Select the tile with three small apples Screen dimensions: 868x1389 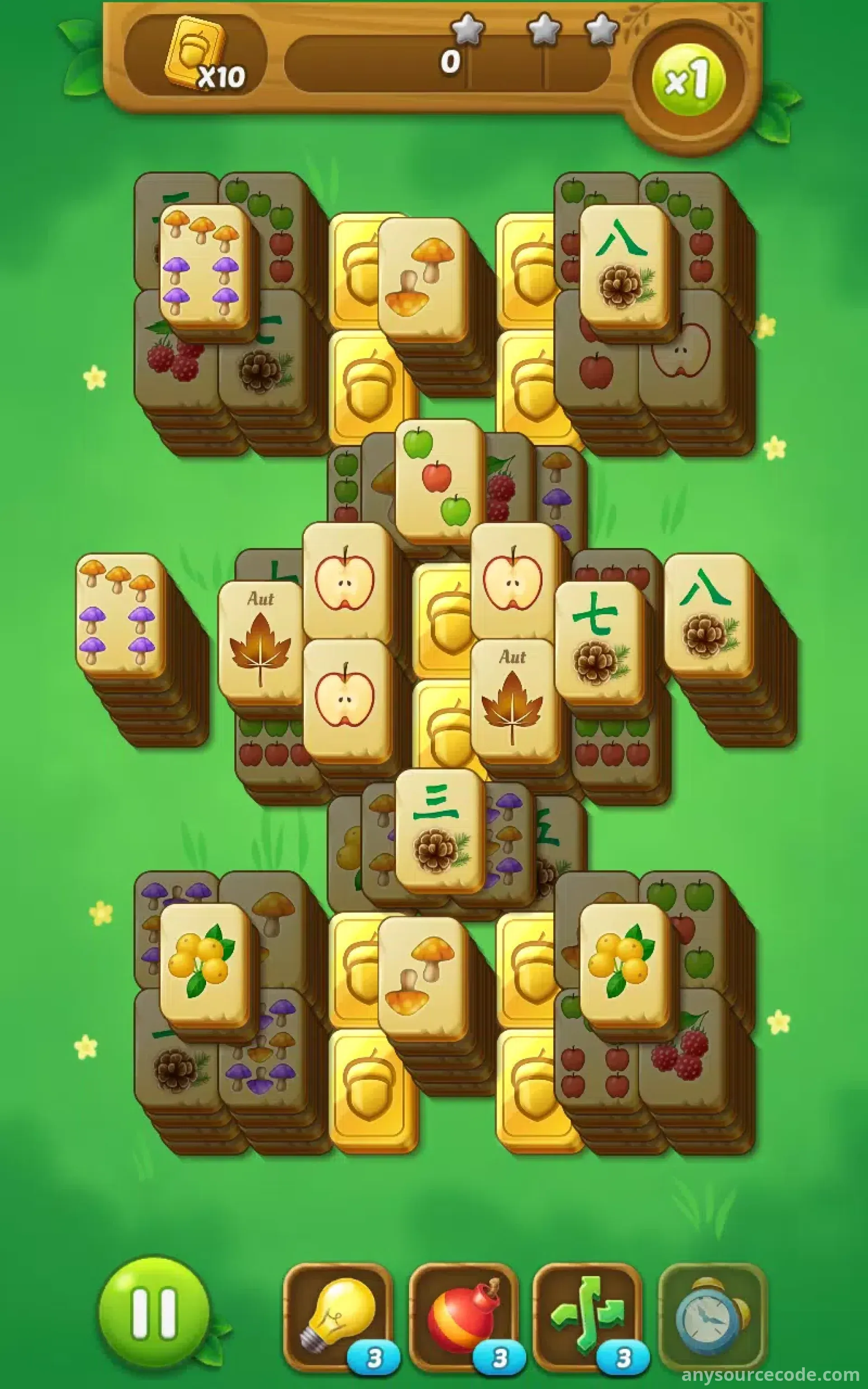coord(439,481)
